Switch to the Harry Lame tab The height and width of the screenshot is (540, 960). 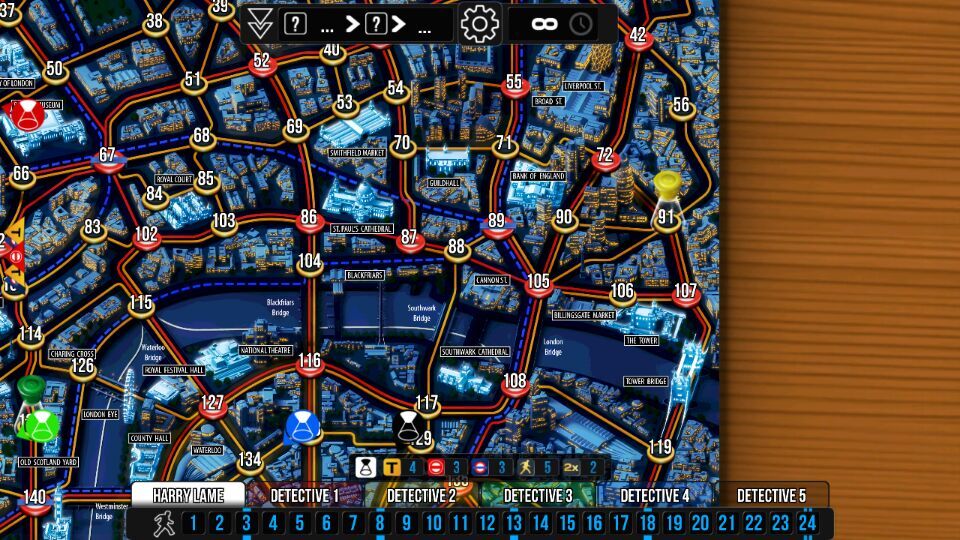[x=188, y=495]
